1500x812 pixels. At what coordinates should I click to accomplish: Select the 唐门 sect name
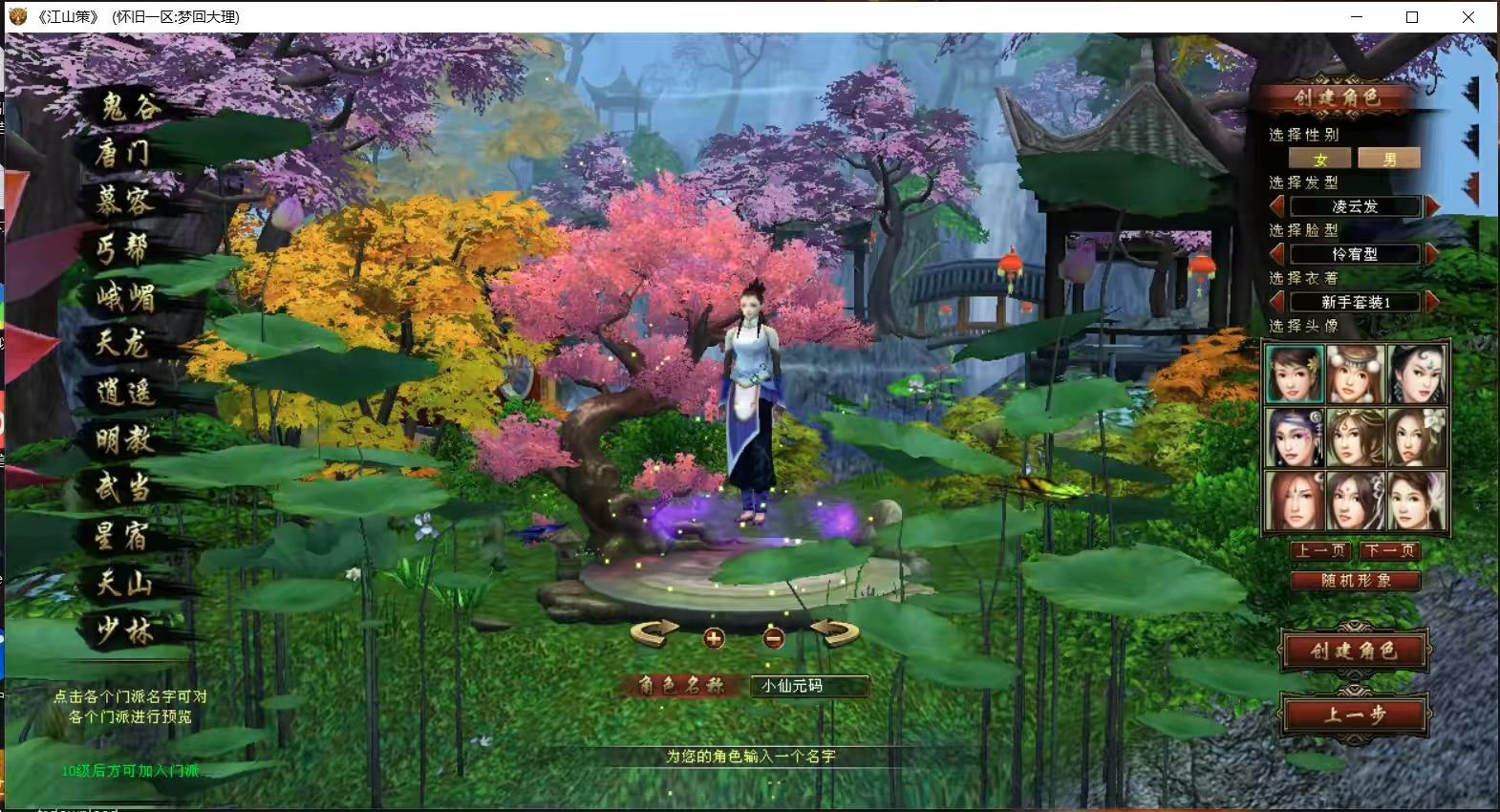point(122,152)
